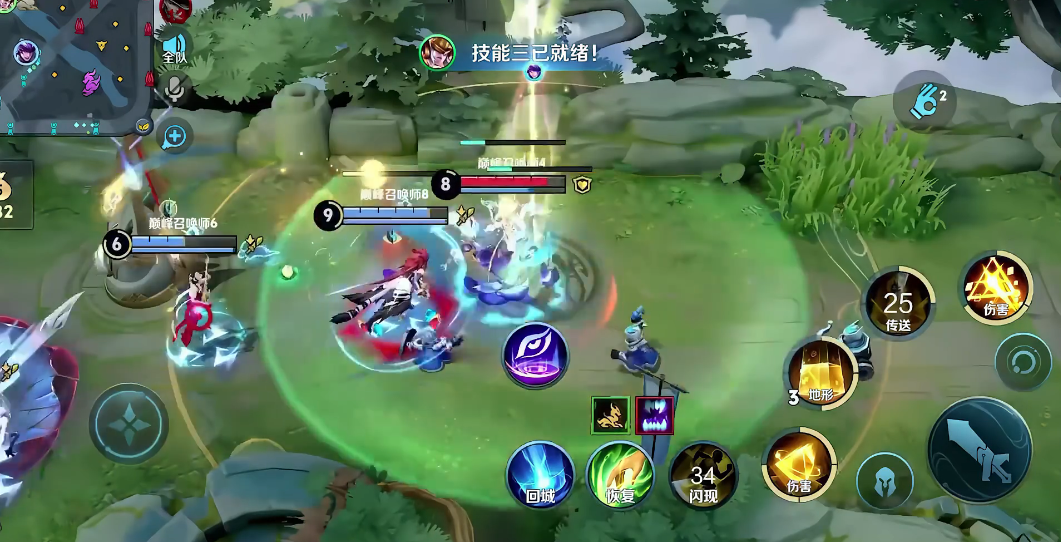
Task: Select the red-framed fanged mask item icon
Action: 655,415
